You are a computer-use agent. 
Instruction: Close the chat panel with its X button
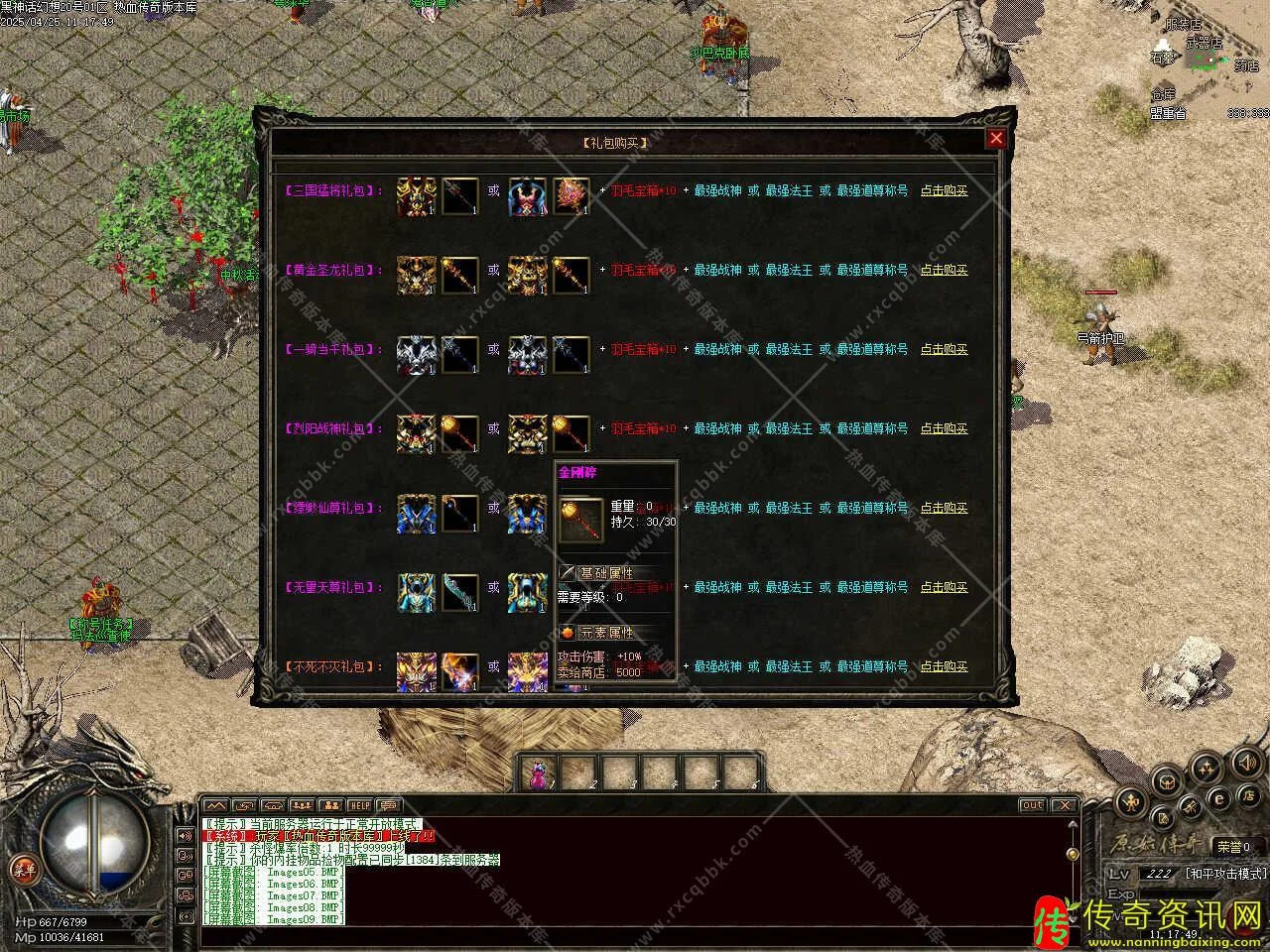click(1064, 805)
